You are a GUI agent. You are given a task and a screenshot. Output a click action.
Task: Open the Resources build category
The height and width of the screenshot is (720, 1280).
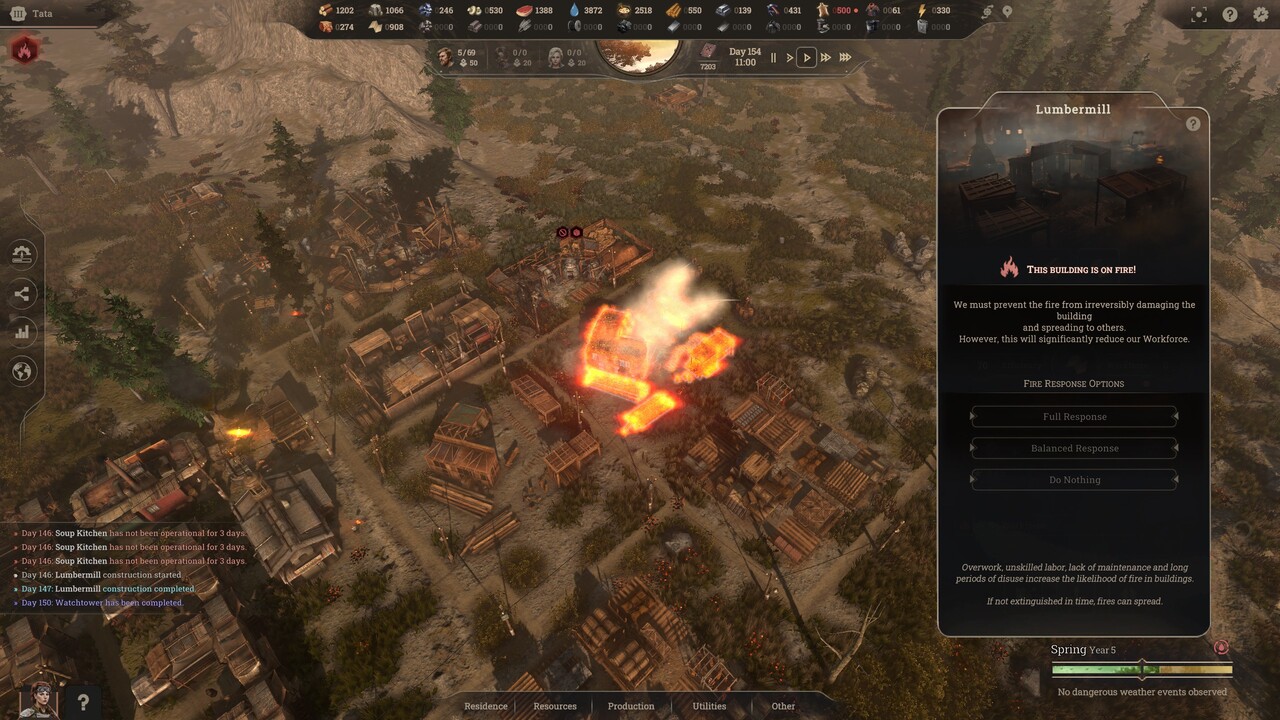(x=555, y=706)
